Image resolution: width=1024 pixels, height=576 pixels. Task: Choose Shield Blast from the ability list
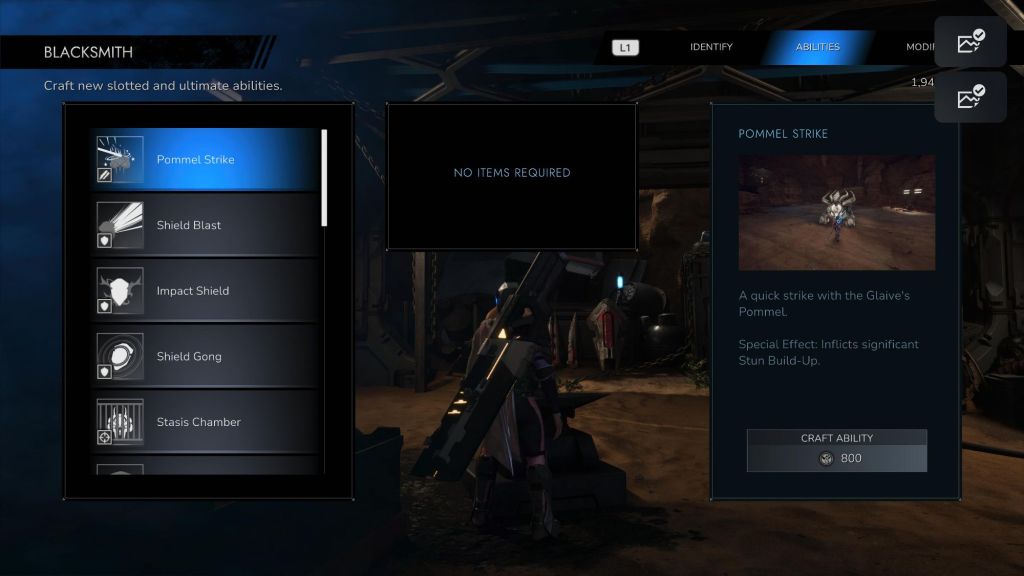(205, 225)
